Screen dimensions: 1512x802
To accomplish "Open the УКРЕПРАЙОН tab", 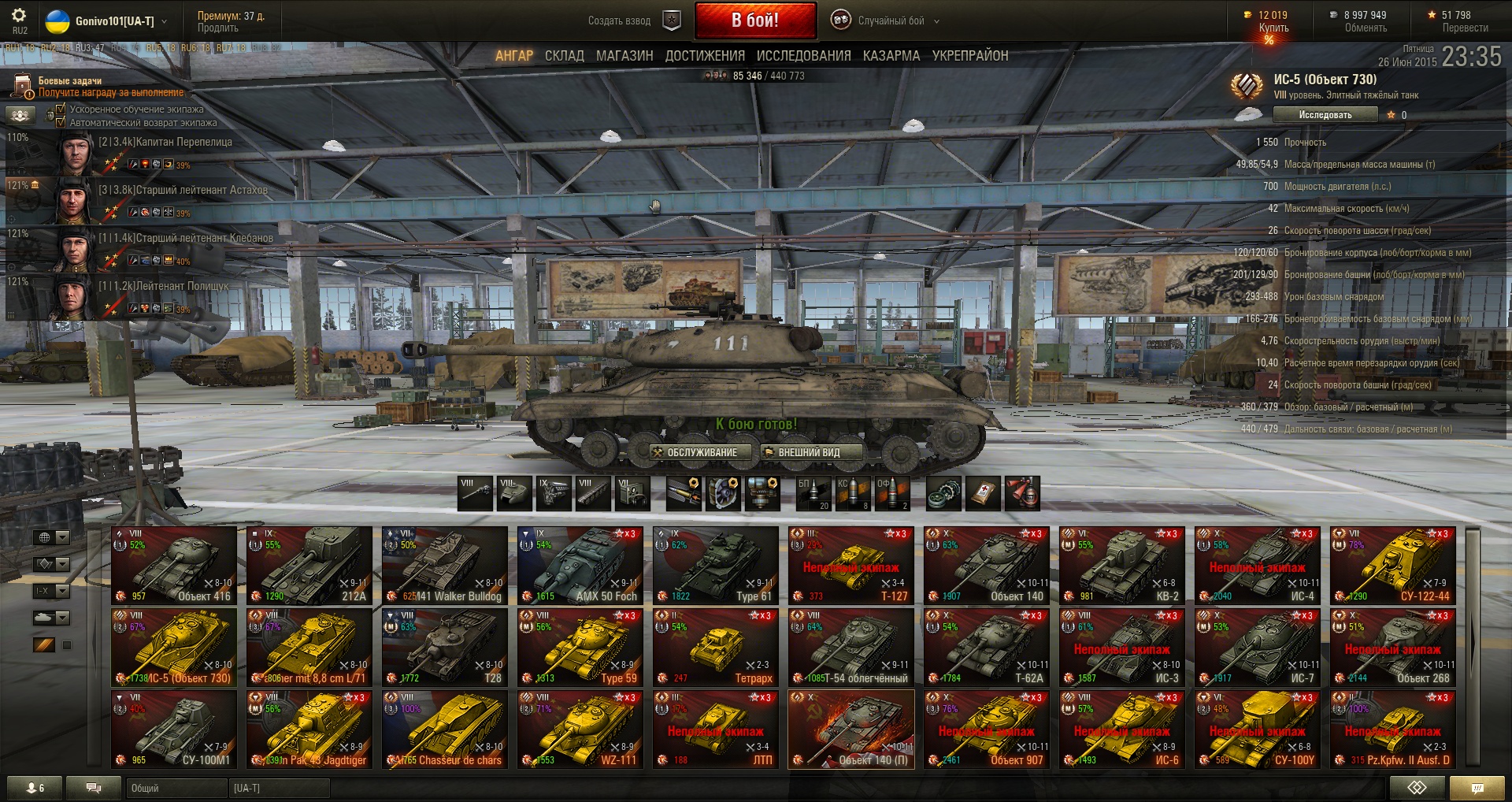I will (x=969, y=56).
